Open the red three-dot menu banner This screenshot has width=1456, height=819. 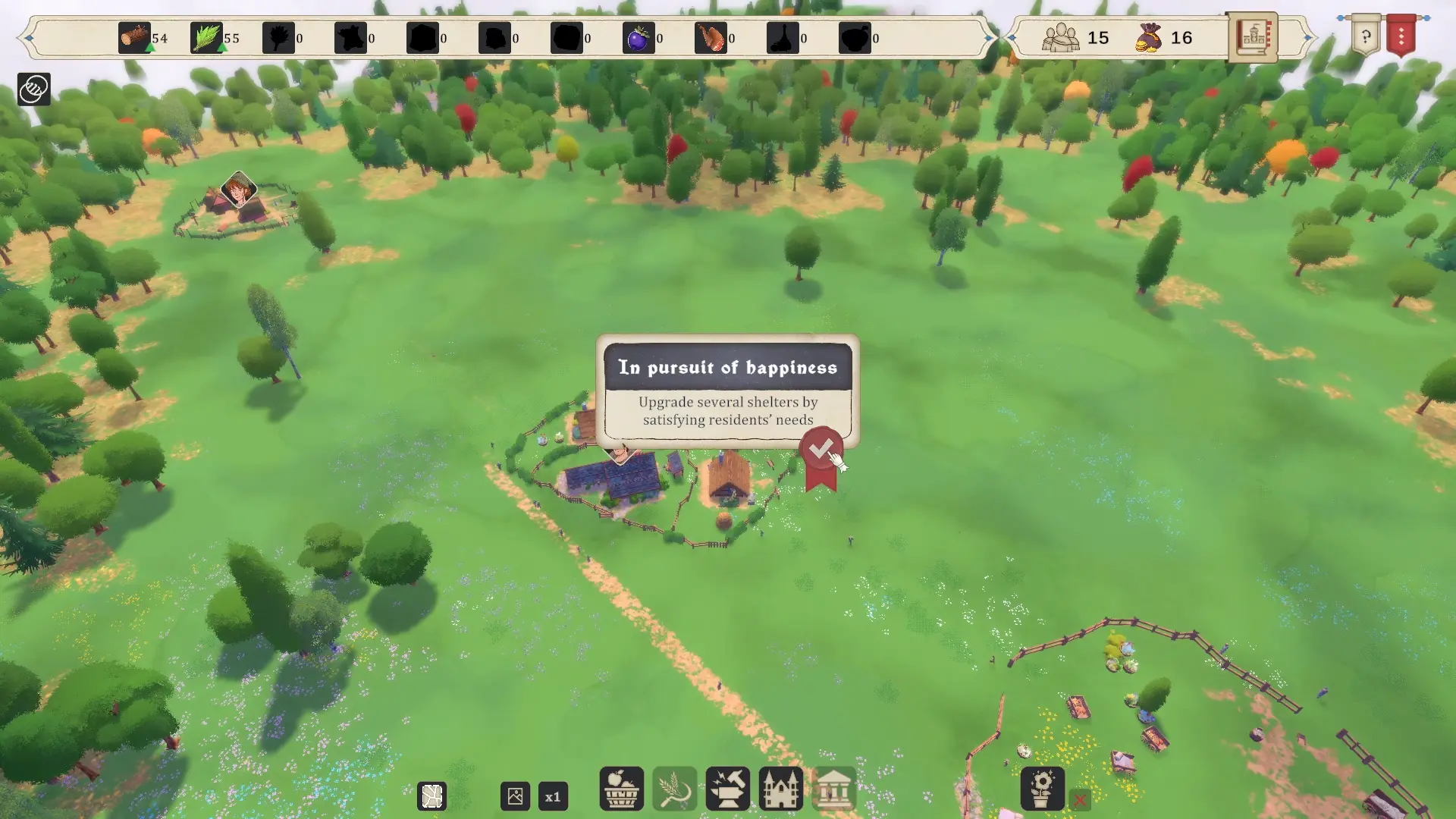point(1401,36)
